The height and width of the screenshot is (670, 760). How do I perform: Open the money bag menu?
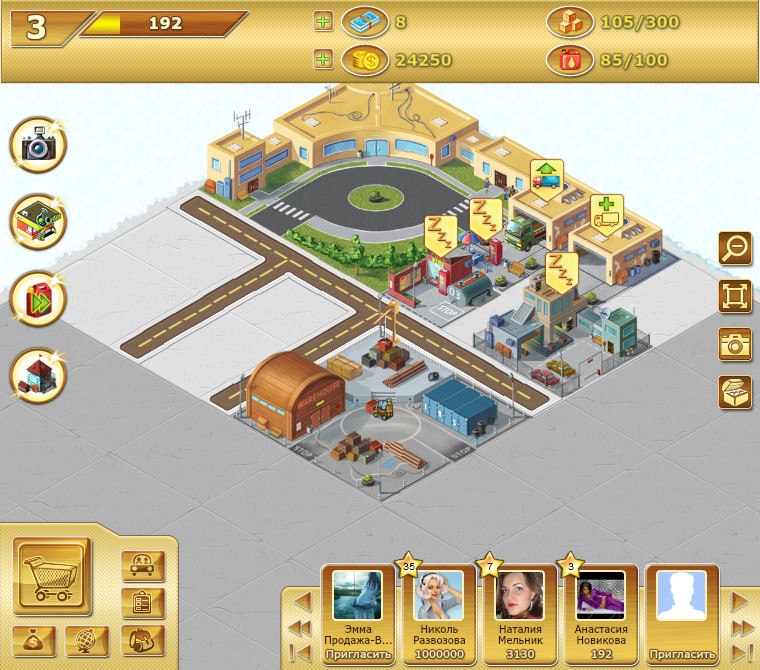pyautogui.click(x=34, y=640)
